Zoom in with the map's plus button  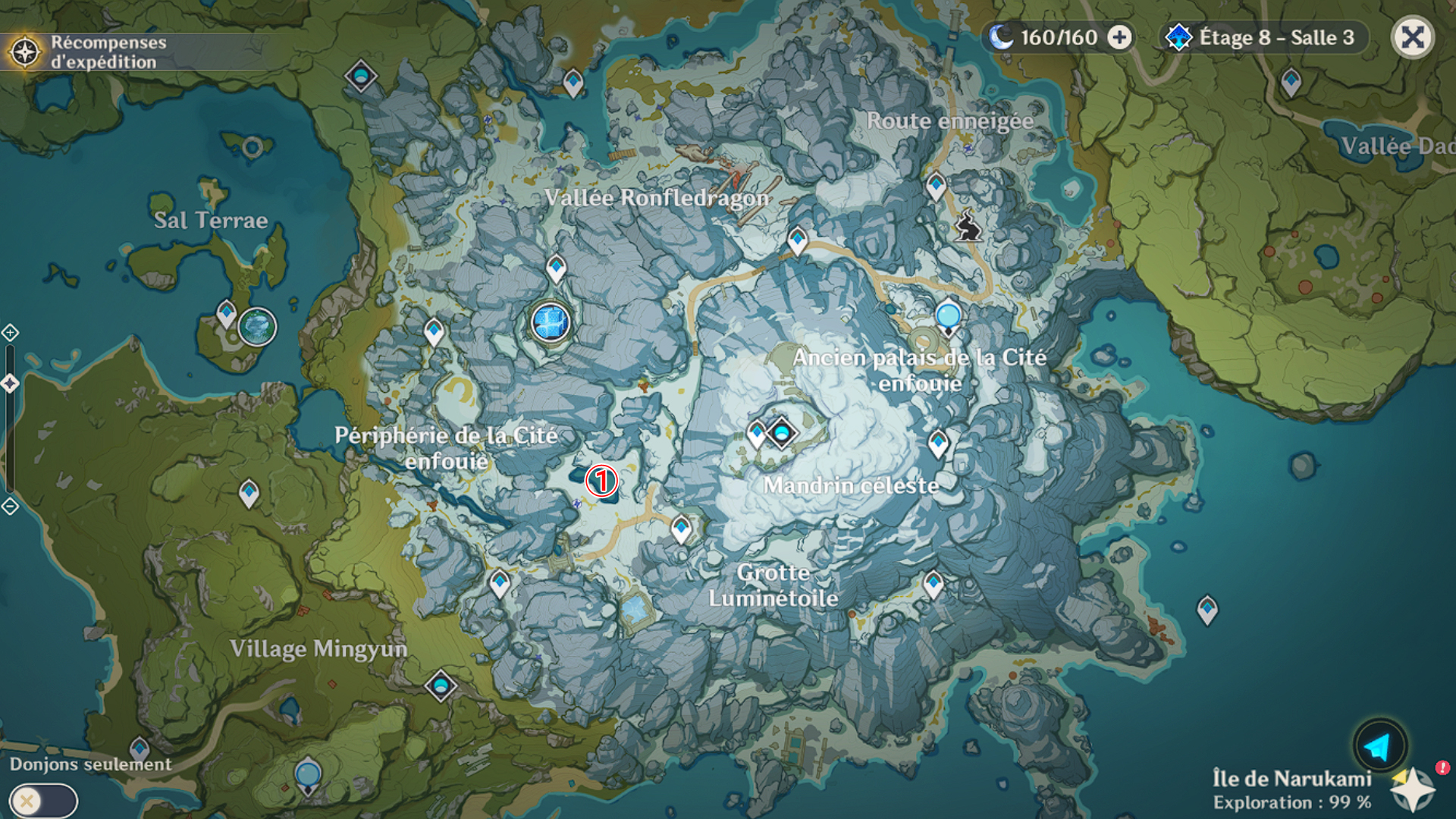click(x=10, y=332)
